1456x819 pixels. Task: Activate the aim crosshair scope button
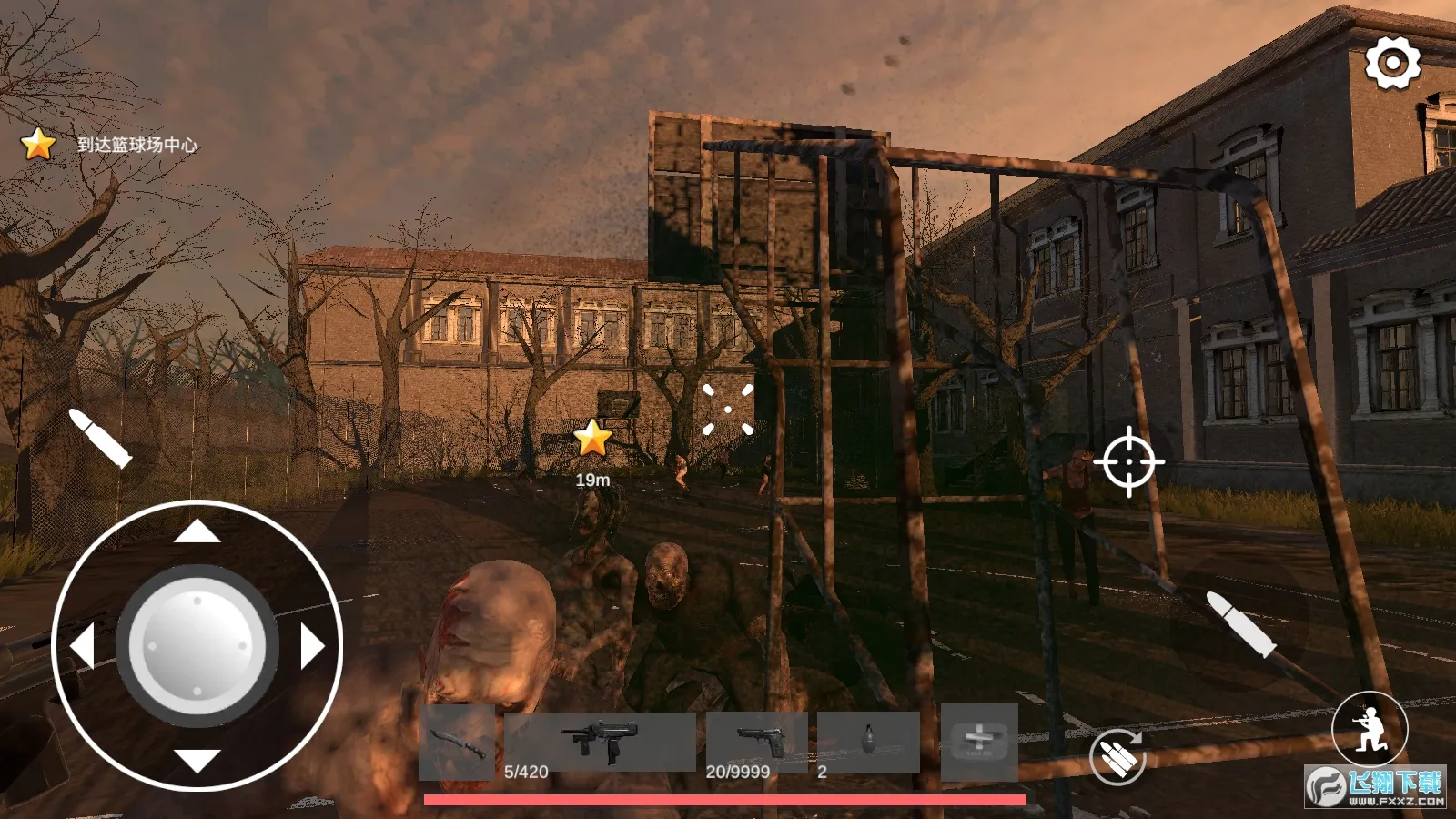[x=1128, y=461]
